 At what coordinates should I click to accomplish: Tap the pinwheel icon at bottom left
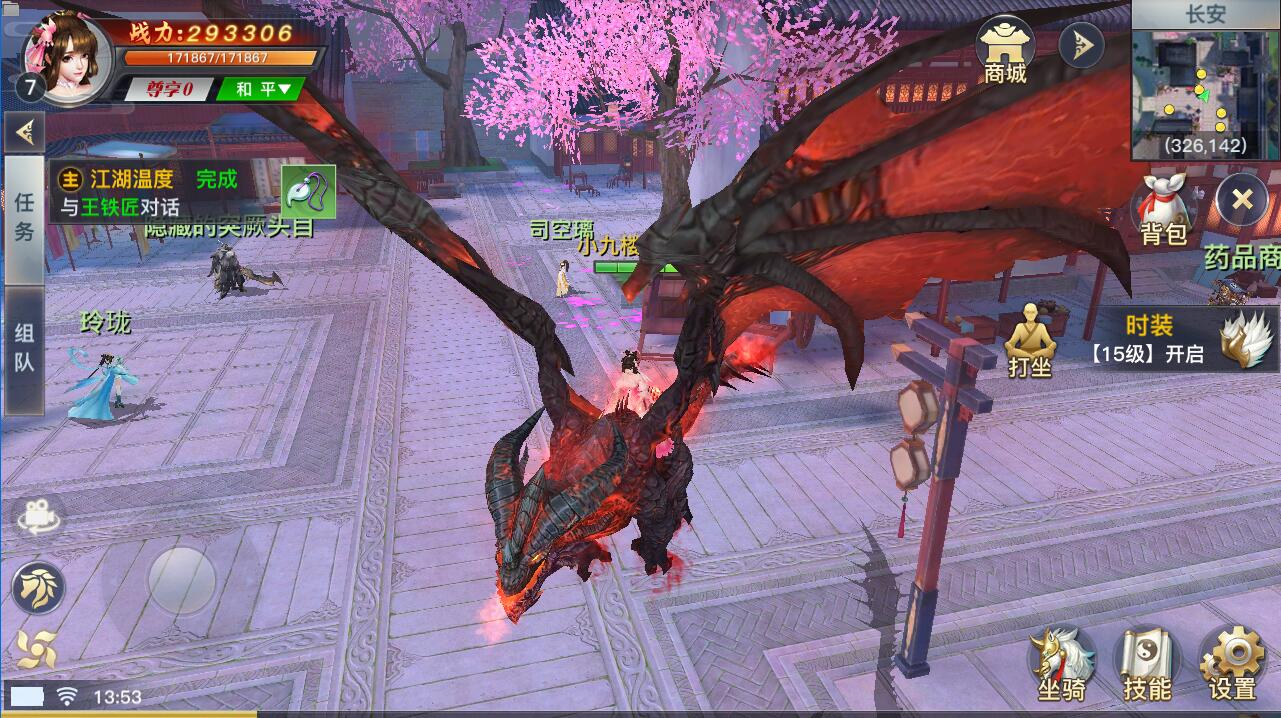(x=36, y=651)
